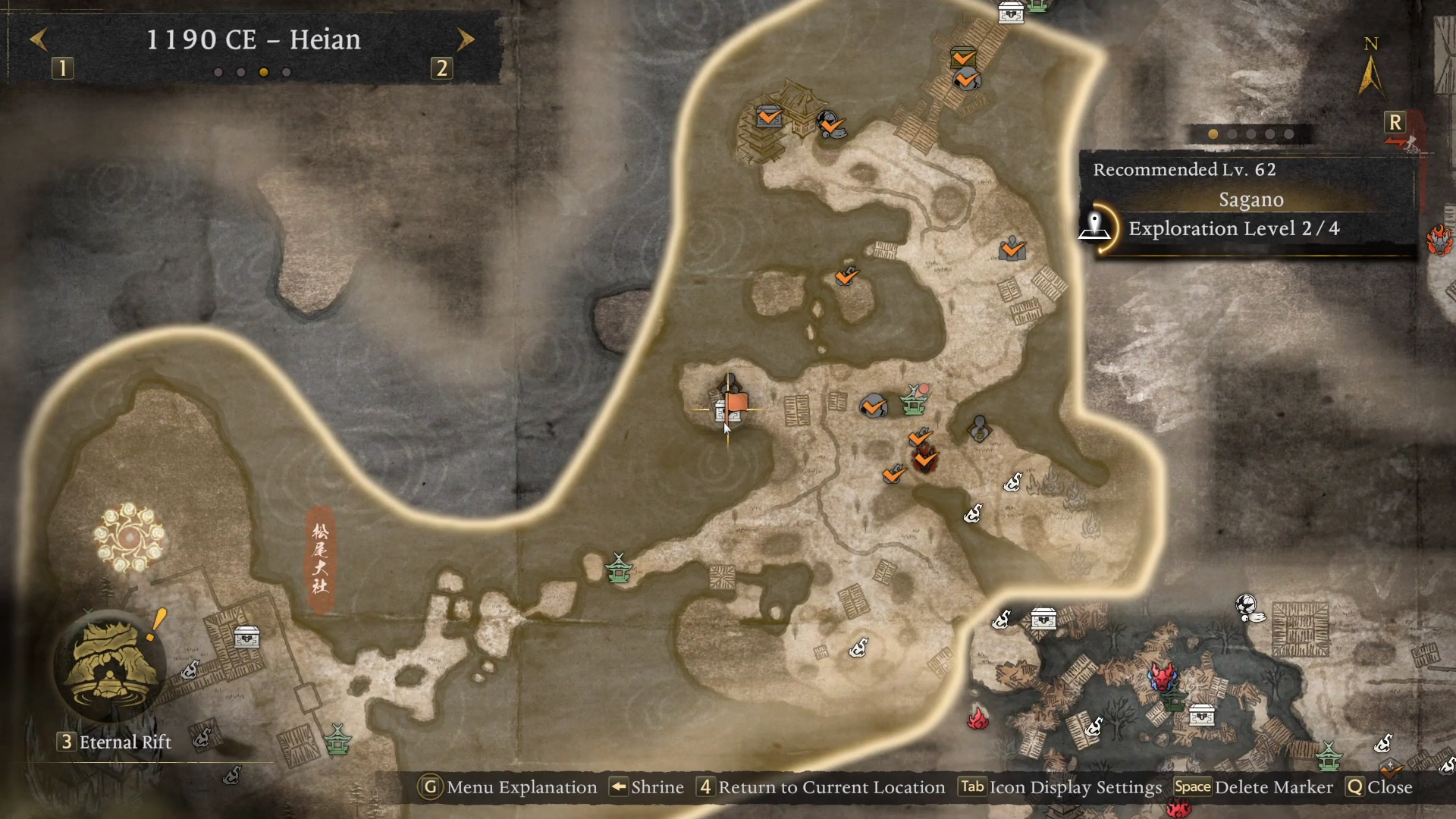Click the red vertical kanji location label
The height and width of the screenshot is (819, 1456).
click(320, 559)
